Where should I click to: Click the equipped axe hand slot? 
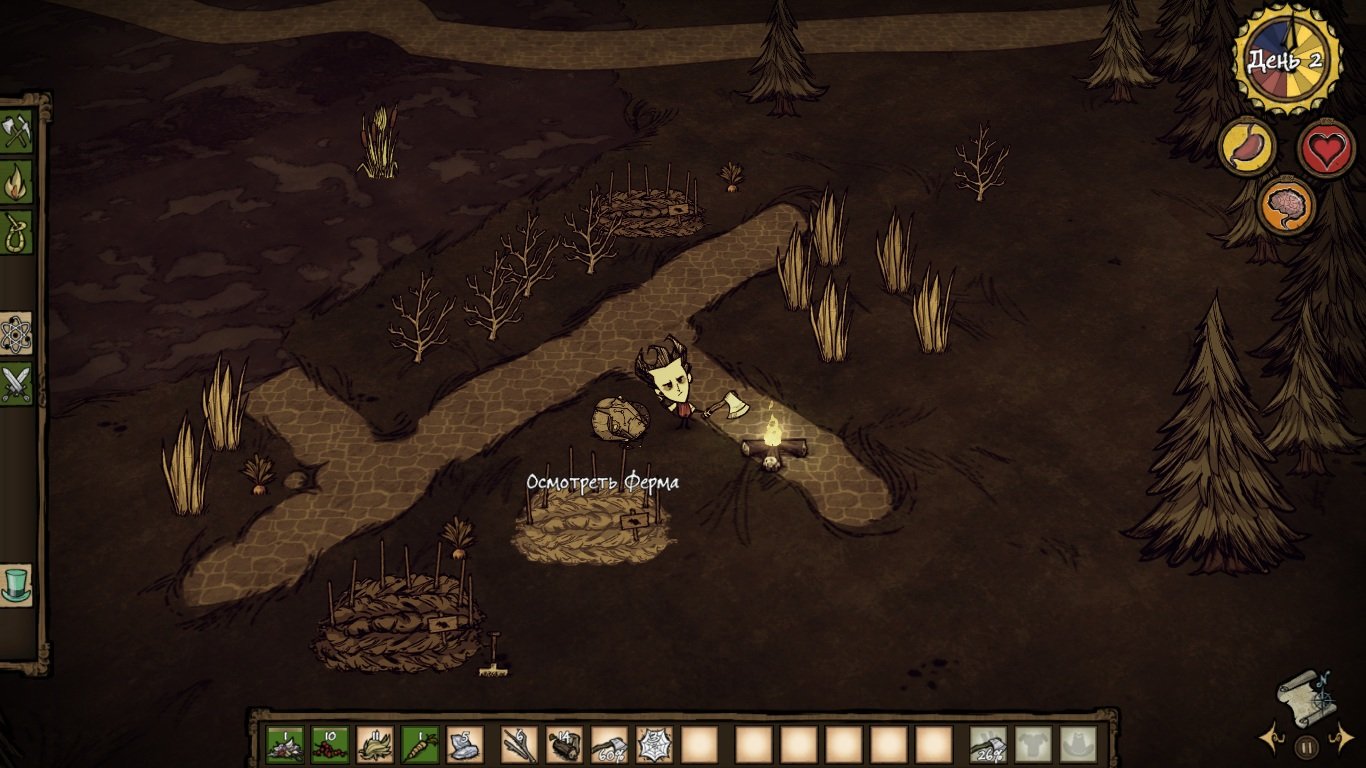point(988,744)
